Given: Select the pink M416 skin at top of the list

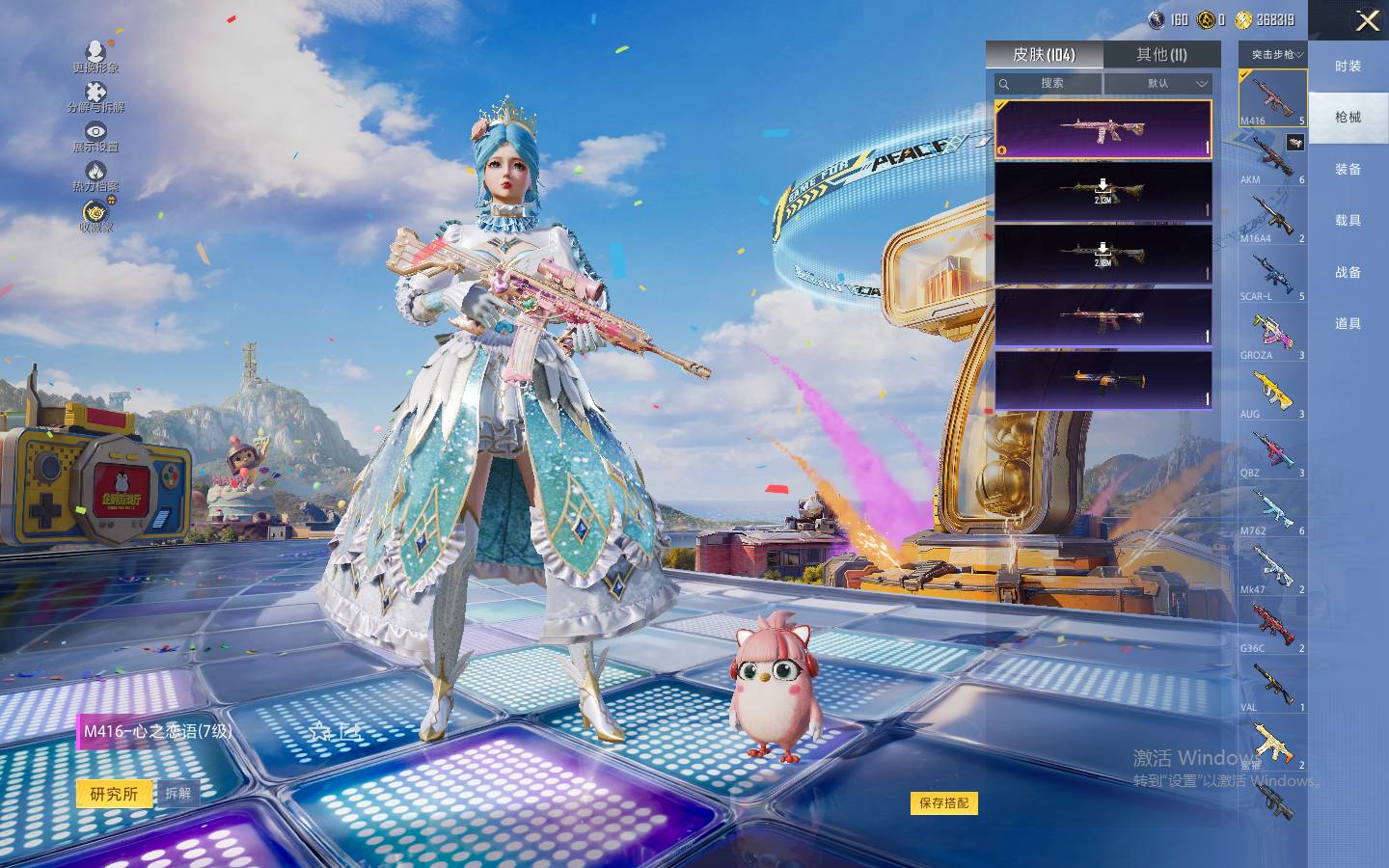Looking at the screenshot, I should (1103, 128).
